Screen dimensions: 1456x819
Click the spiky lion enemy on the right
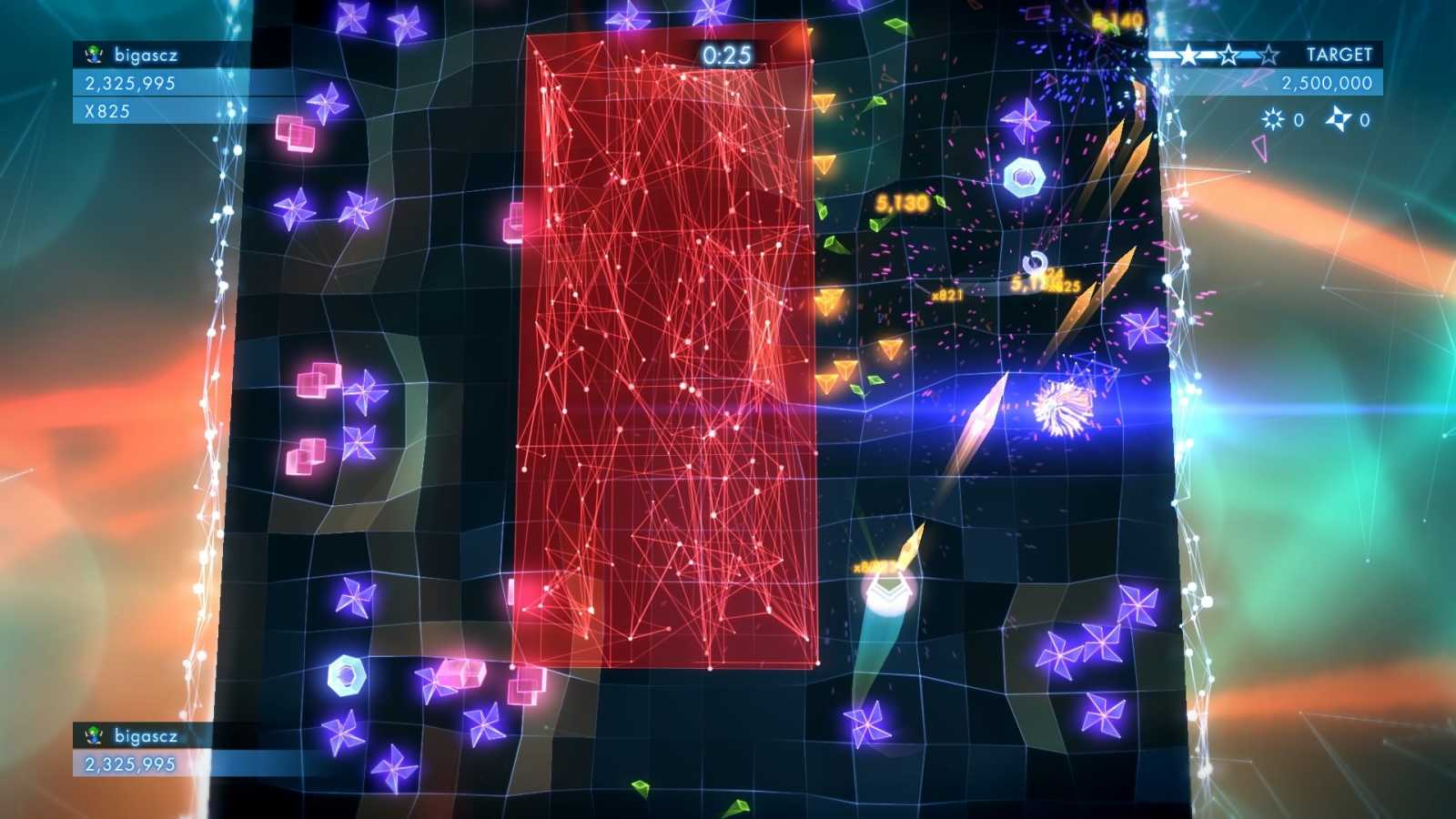(1061, 409)
